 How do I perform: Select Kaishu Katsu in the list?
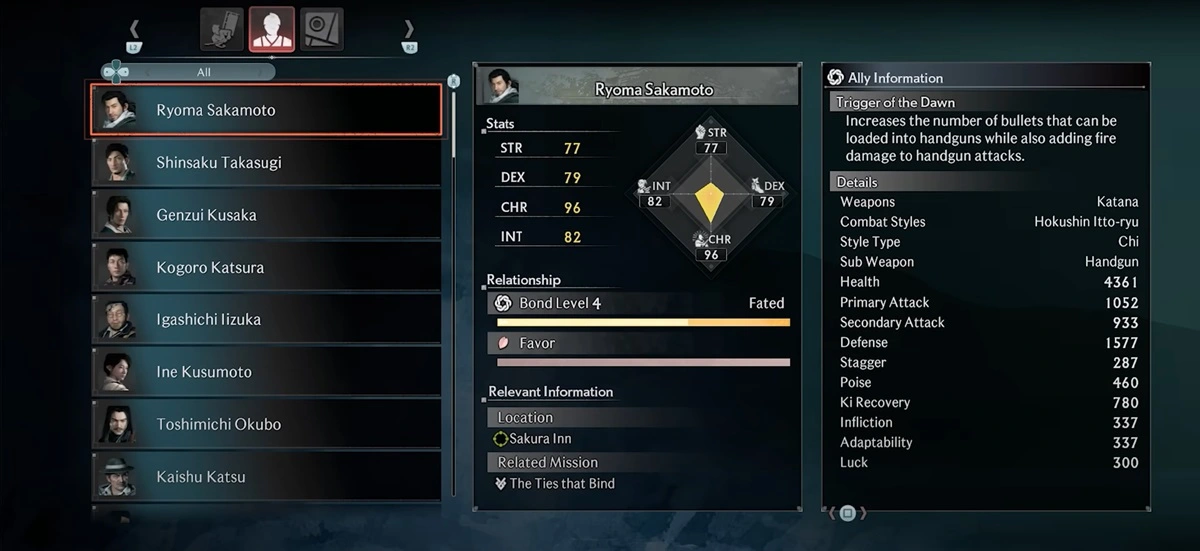coord(266,476)
